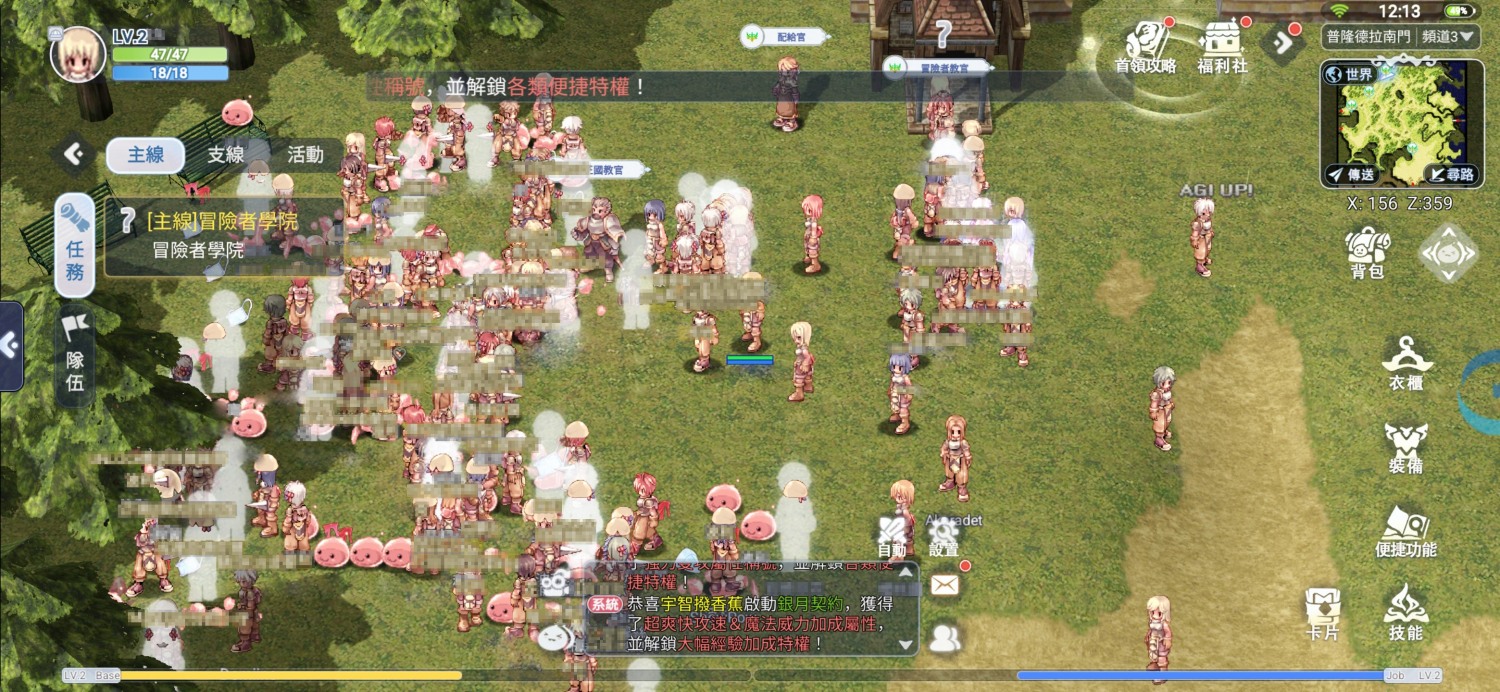The image size is (1500, 692).
Task: Open the mail envelope icon
Action: coord(945,585)
